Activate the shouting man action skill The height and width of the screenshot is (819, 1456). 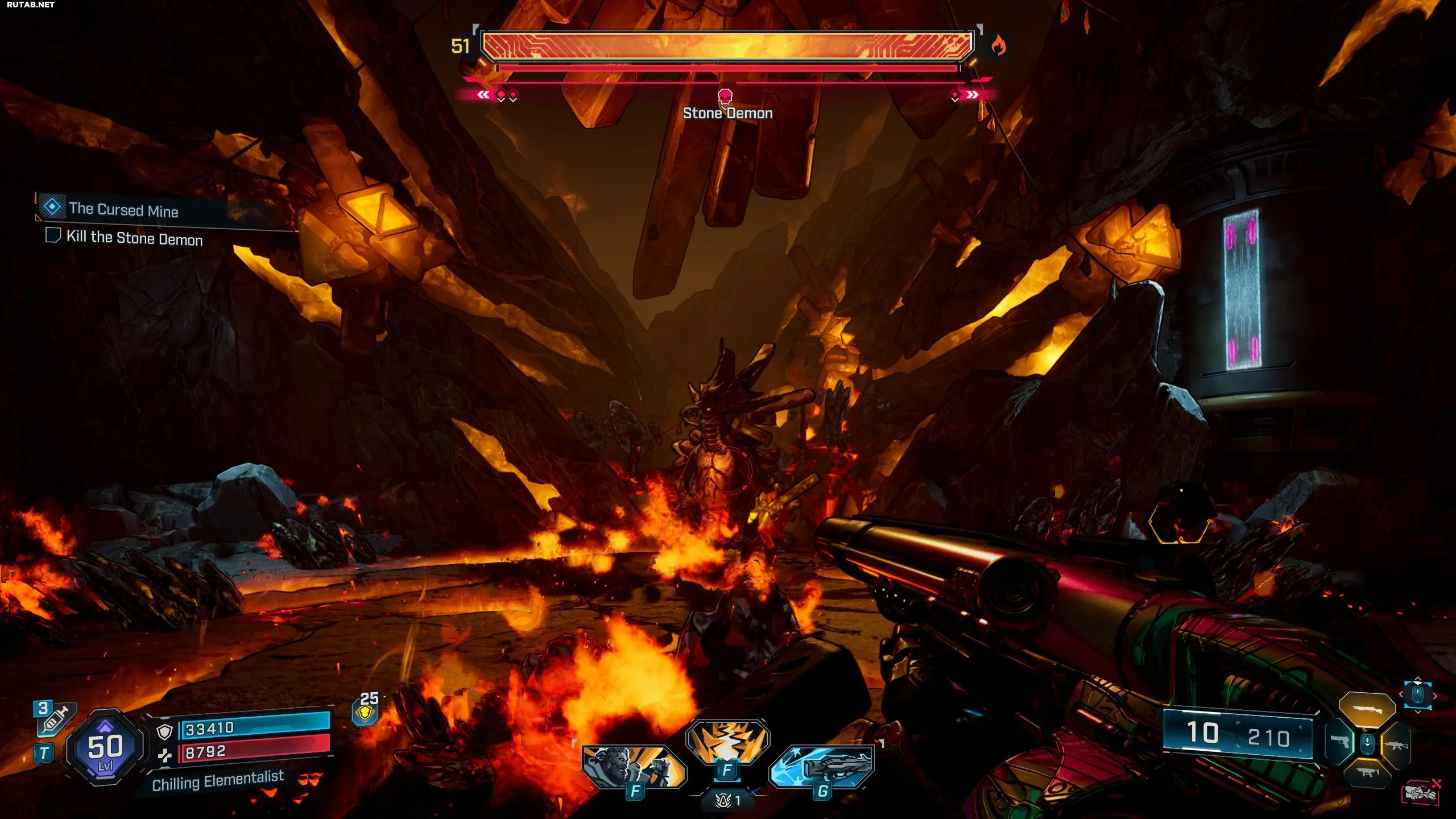coord(633,767)
